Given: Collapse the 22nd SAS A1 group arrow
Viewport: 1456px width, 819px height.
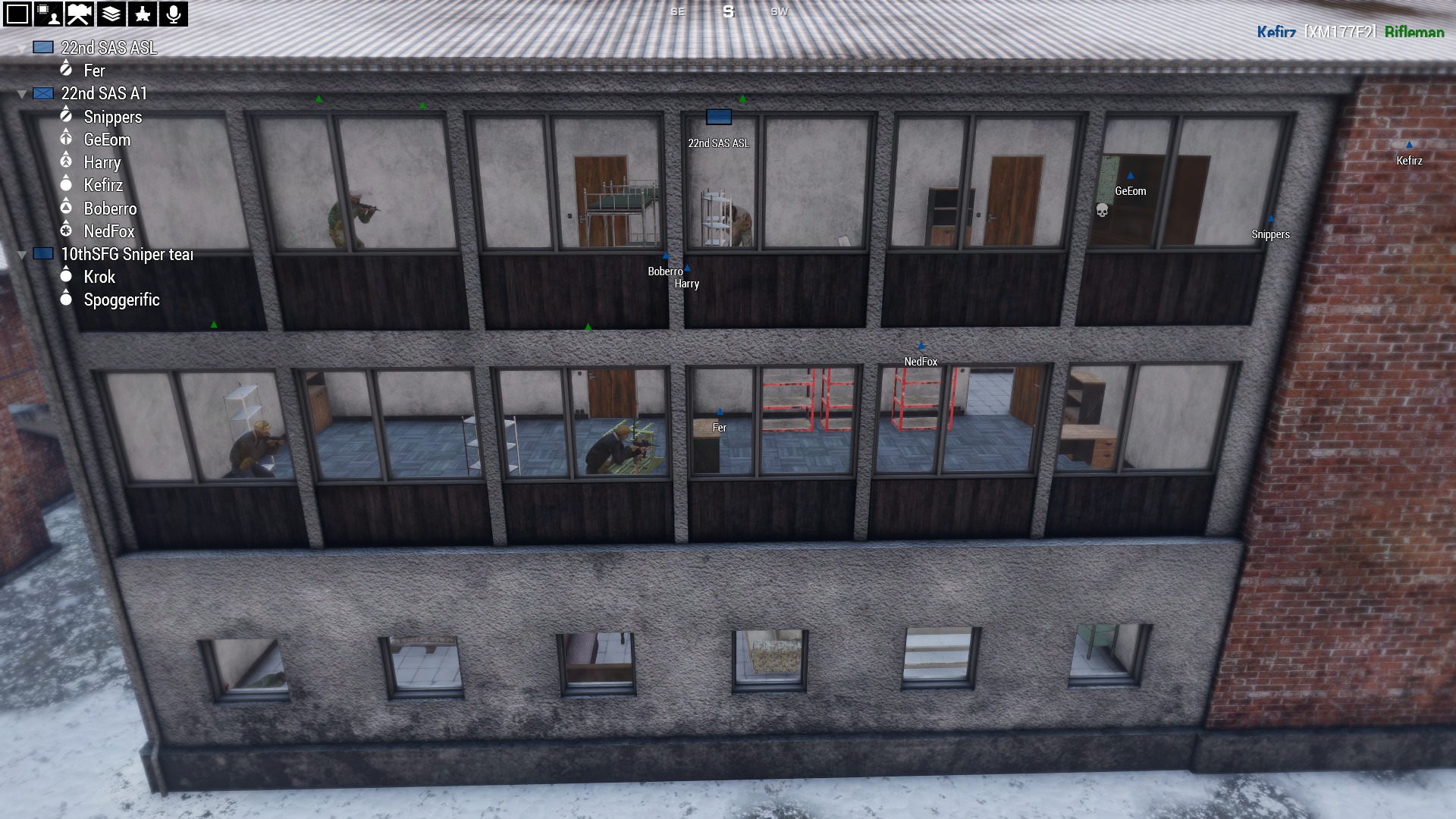Looking at the screenshot, I should tap(22, 94).
